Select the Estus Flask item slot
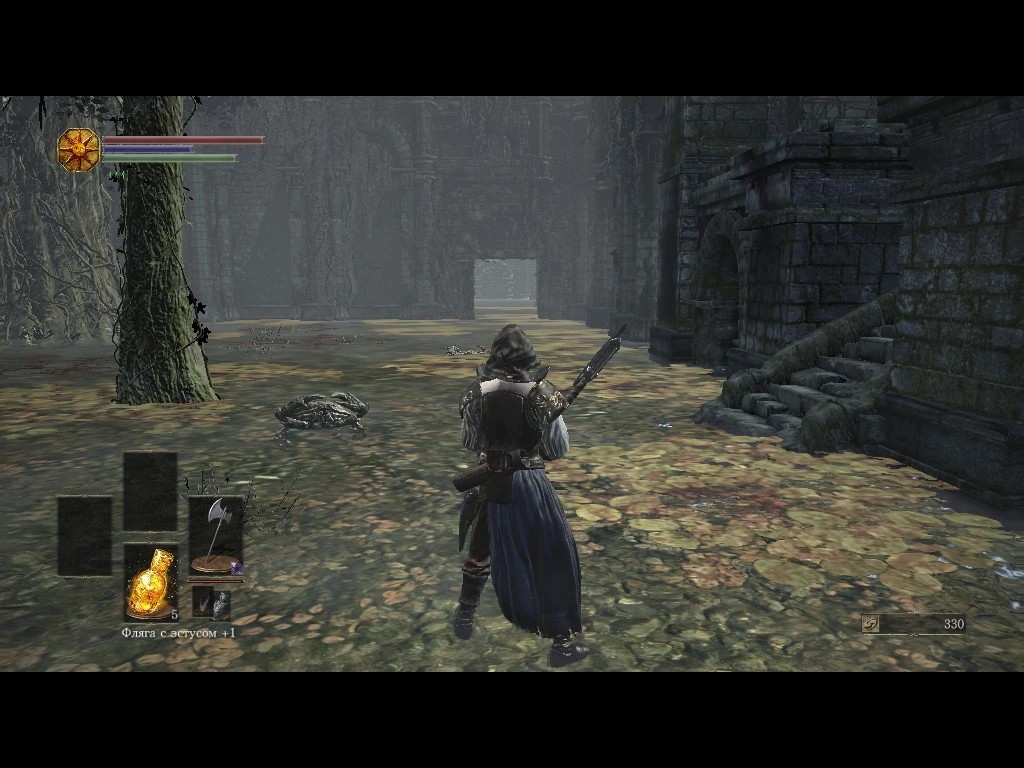Image resolution: width=1024 pixels, height=768 pixels. (150, 583)
